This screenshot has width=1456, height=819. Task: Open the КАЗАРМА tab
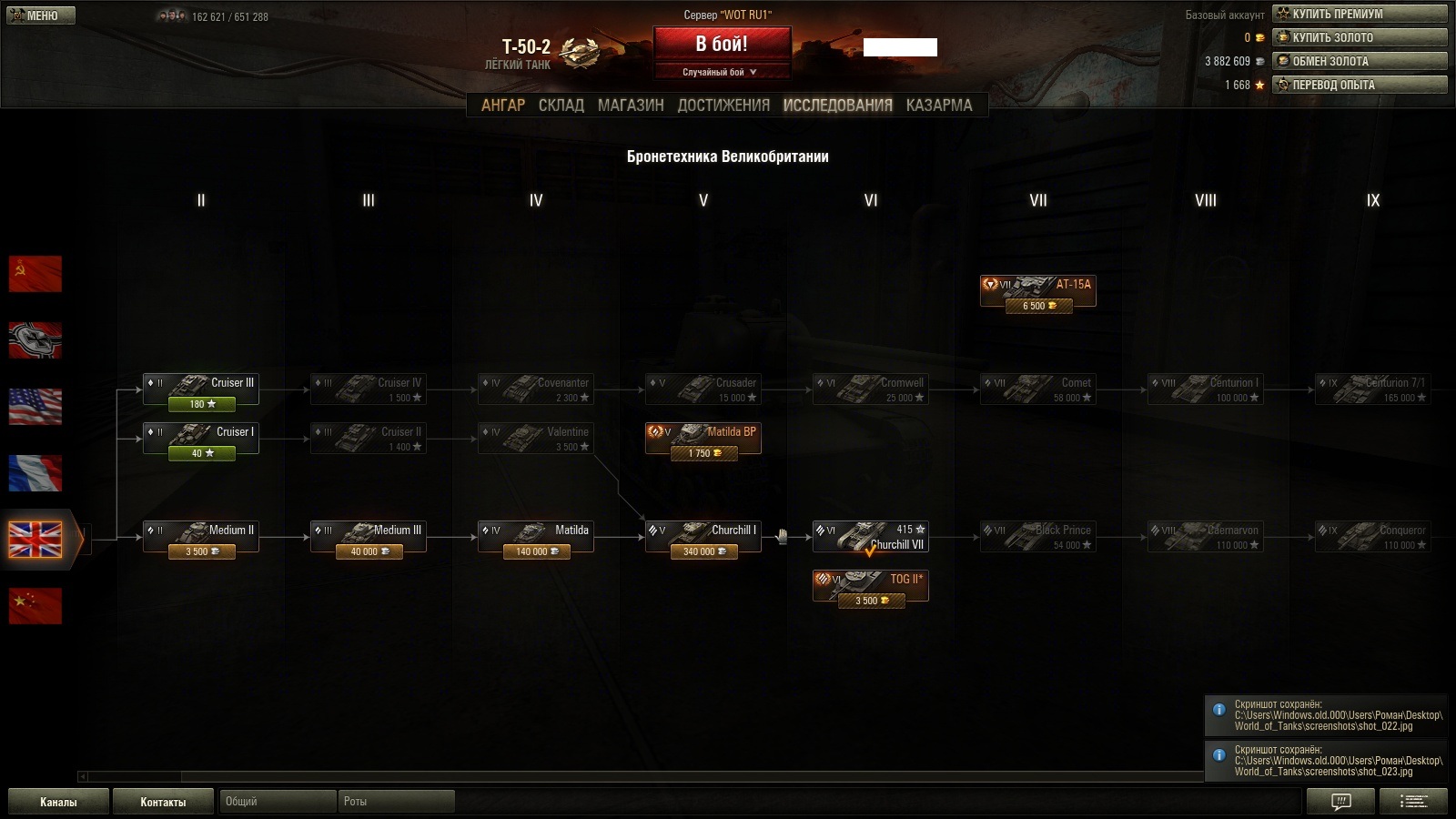point(939,105)
